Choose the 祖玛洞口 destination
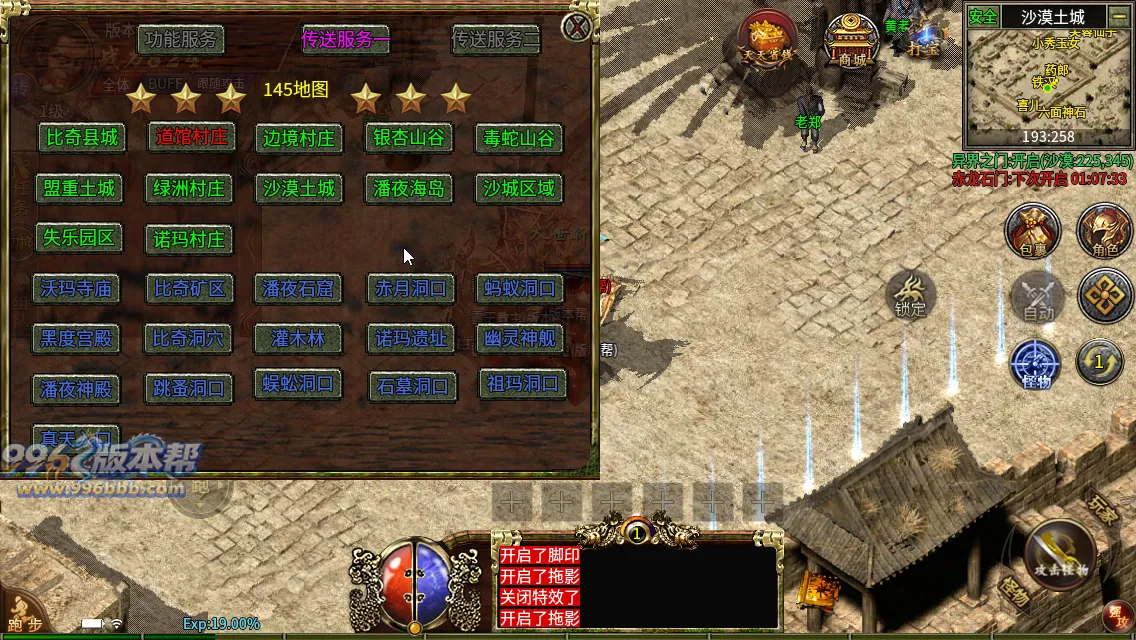1136x640 pixels. tap(522, 384)
